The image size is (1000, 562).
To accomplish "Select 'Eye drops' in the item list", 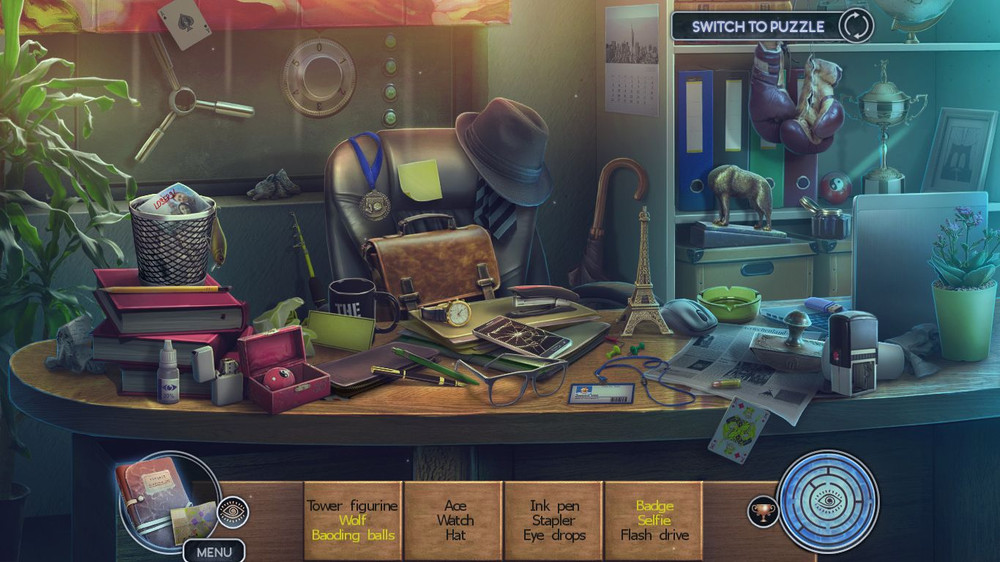I will pyautogui.click(x=553, y=535).
